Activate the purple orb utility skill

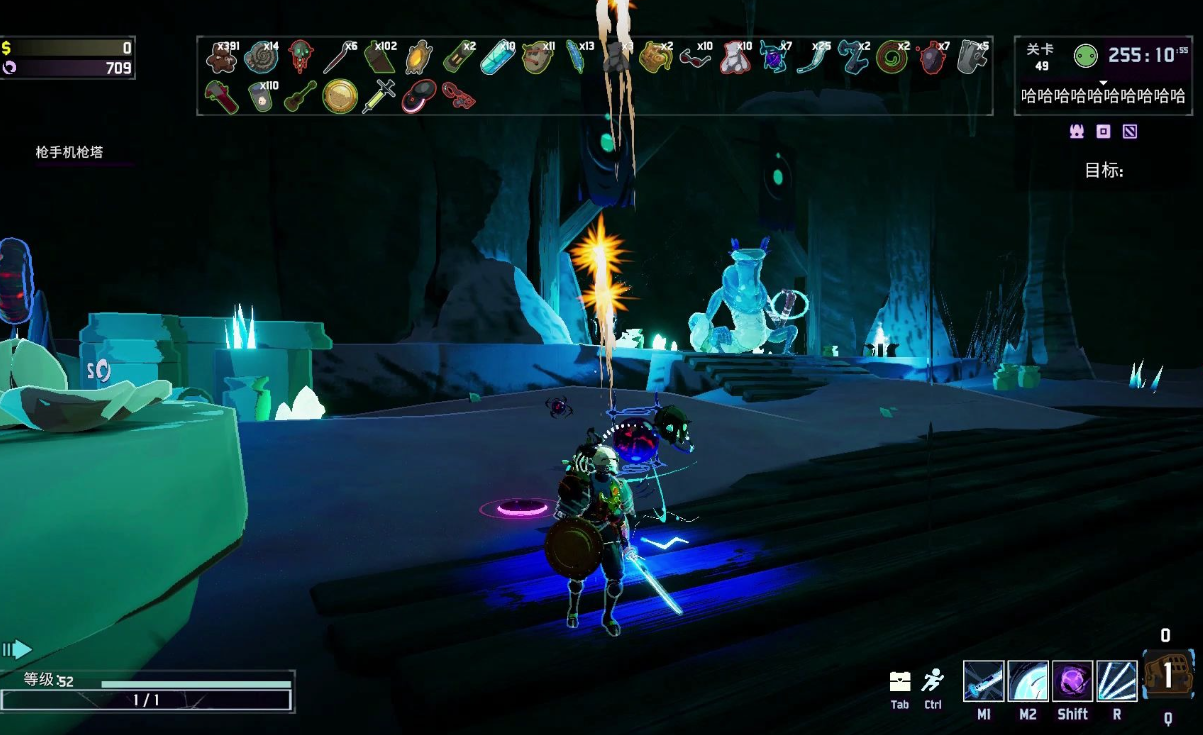pos(1072,681)
